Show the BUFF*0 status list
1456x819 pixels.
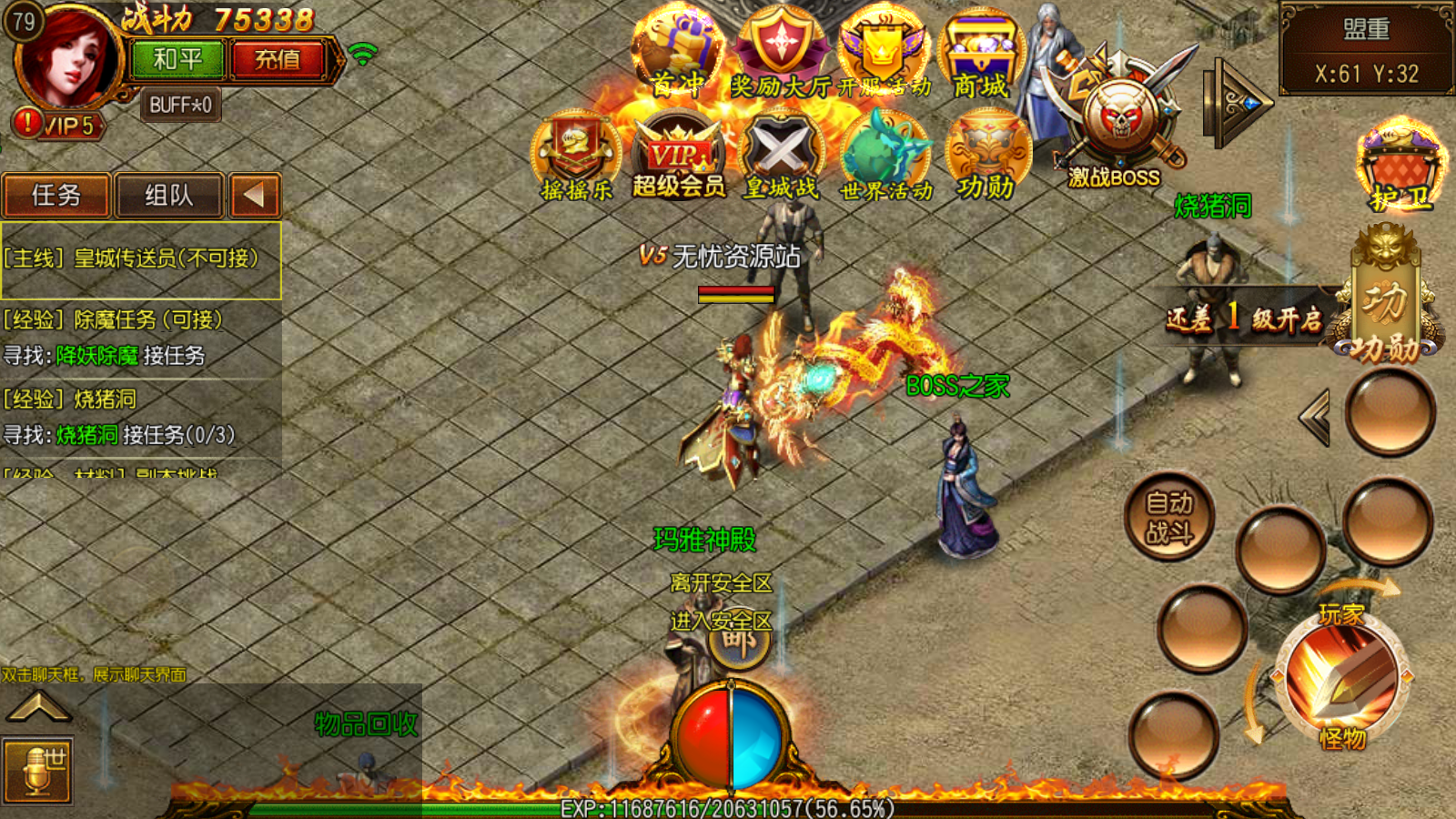[x=180, y=105]
